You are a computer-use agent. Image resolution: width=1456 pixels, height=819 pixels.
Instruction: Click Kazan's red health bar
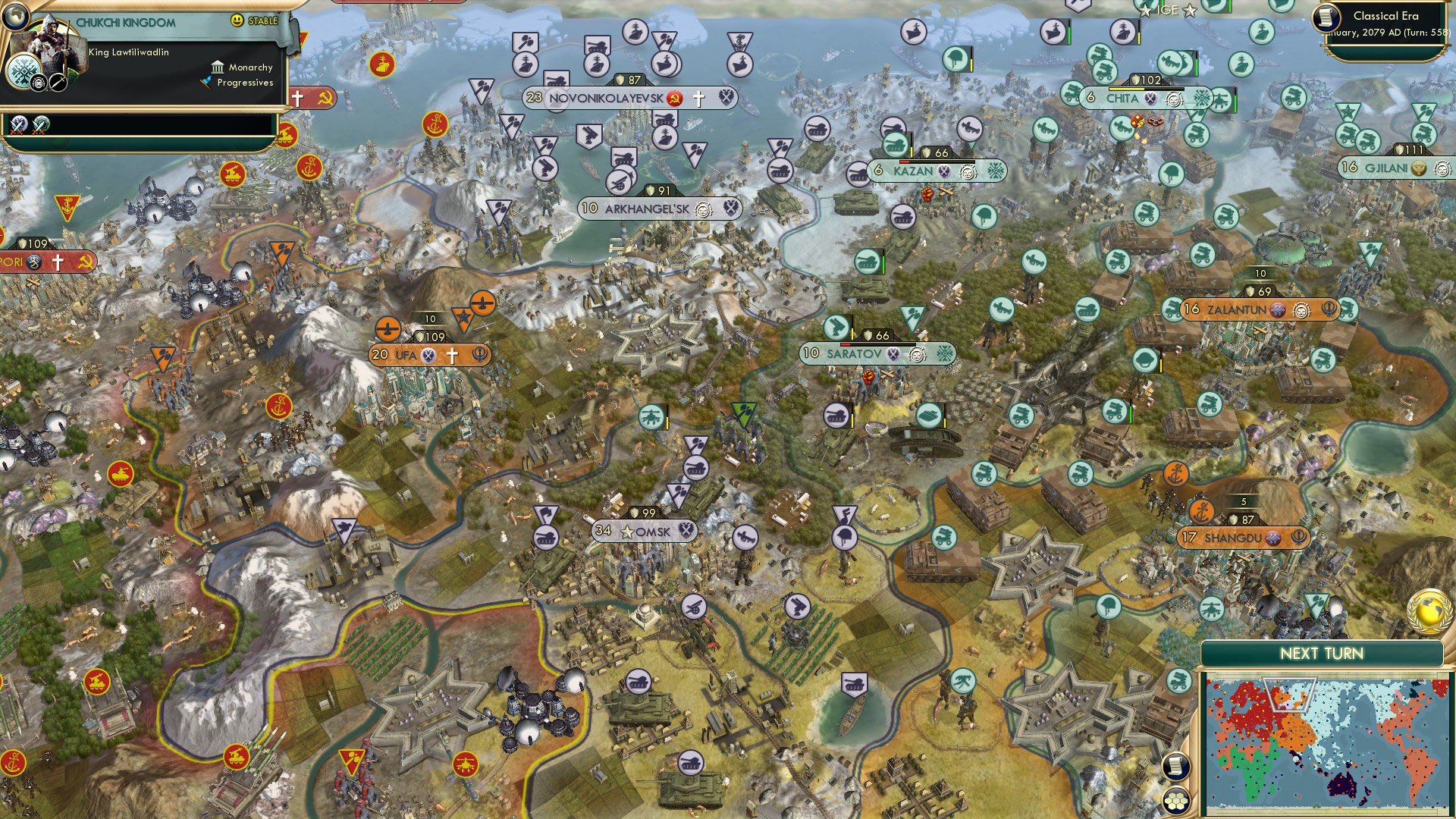click(903, 162)
